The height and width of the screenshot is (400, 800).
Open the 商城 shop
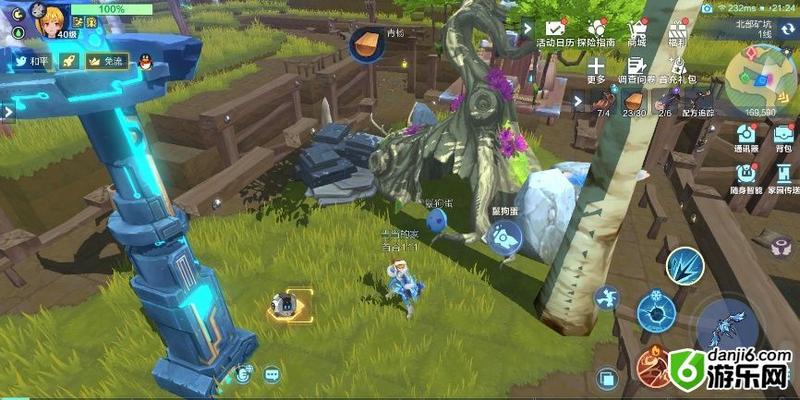636,33
